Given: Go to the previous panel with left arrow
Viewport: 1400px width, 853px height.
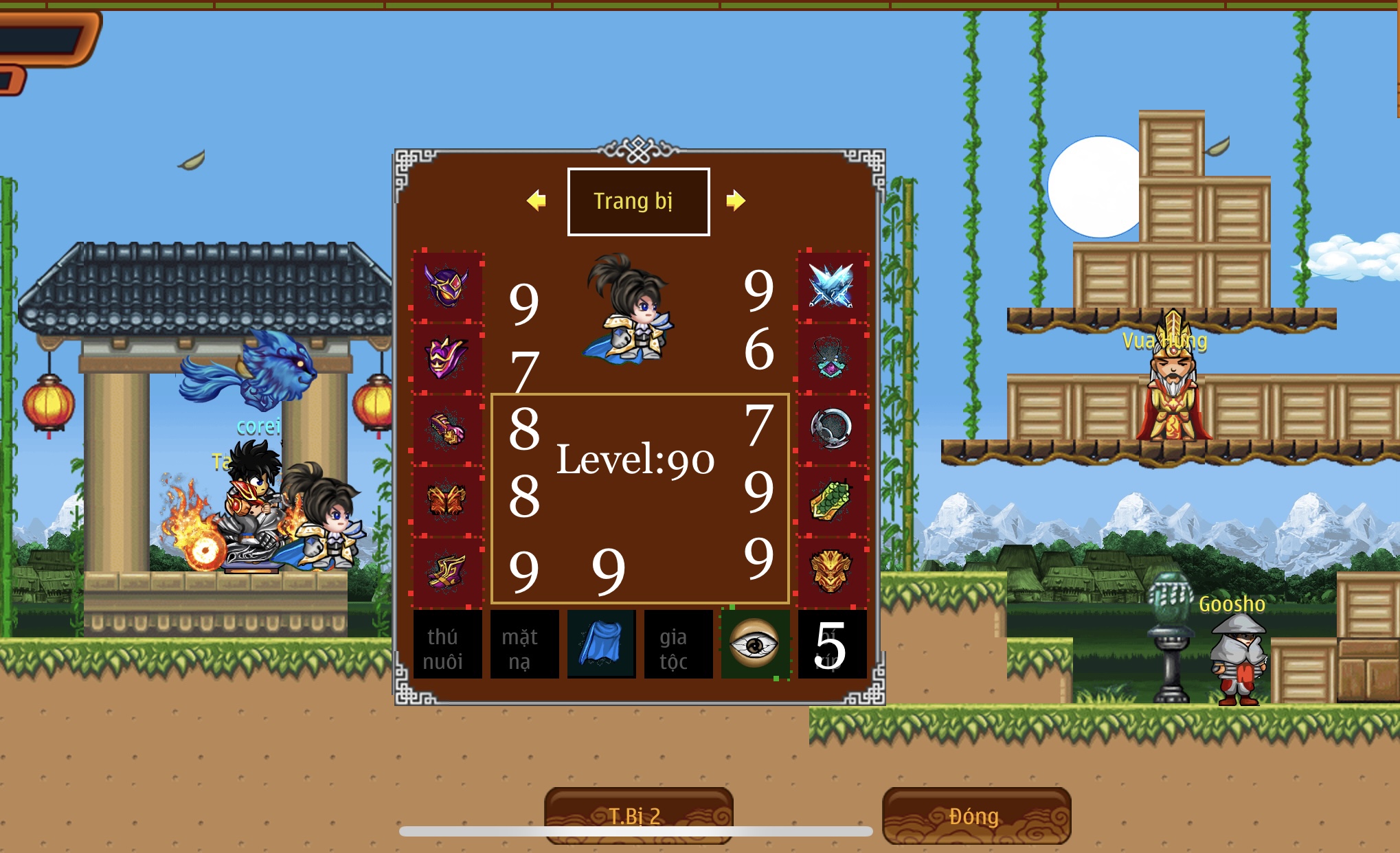Looking at the screenshot, I should (x=537, y=201).
